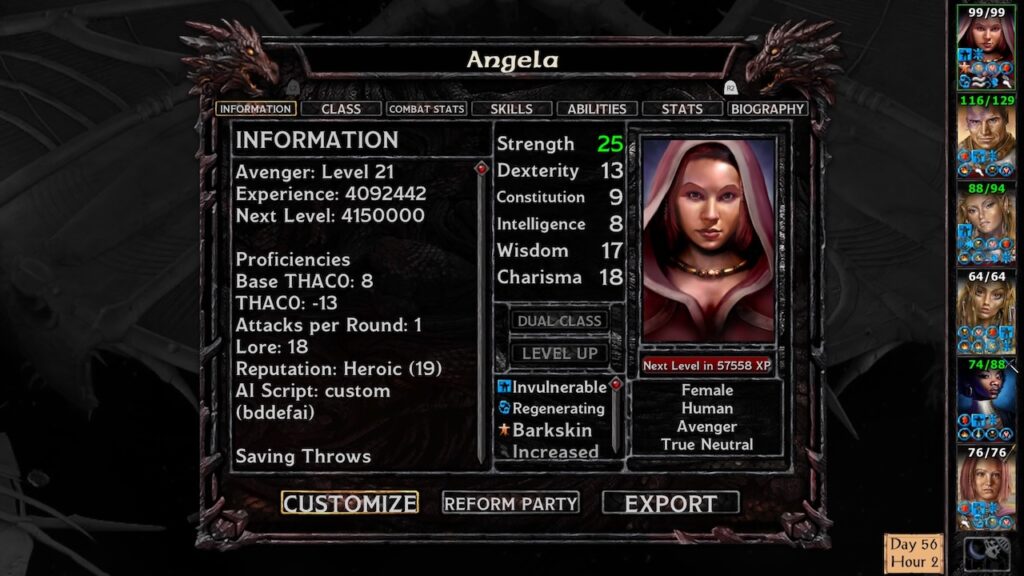Click the Level Up button
Screen dimensions: 1024x576
559,353
